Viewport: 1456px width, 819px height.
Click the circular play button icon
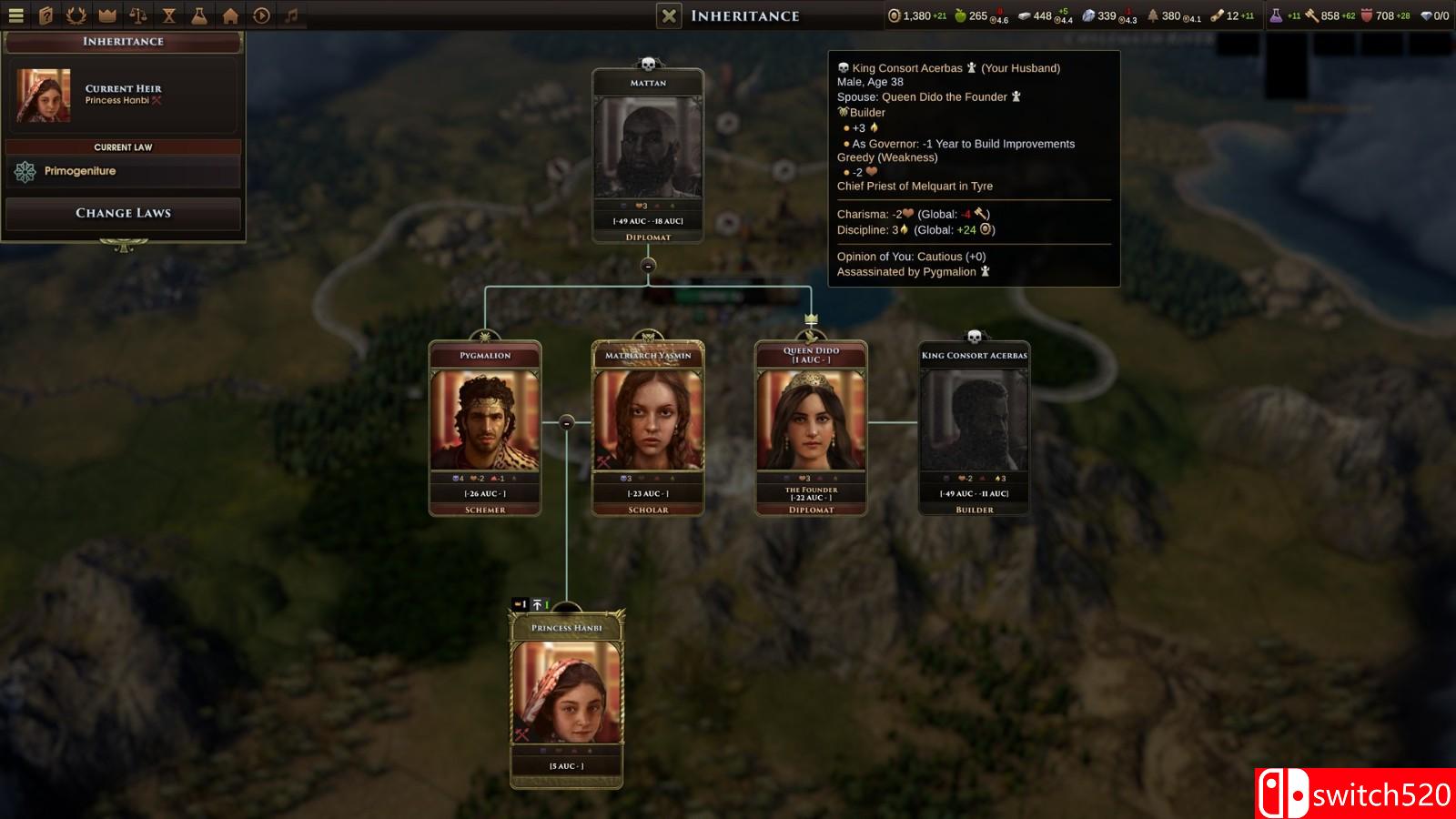click(x=261, y=15)
